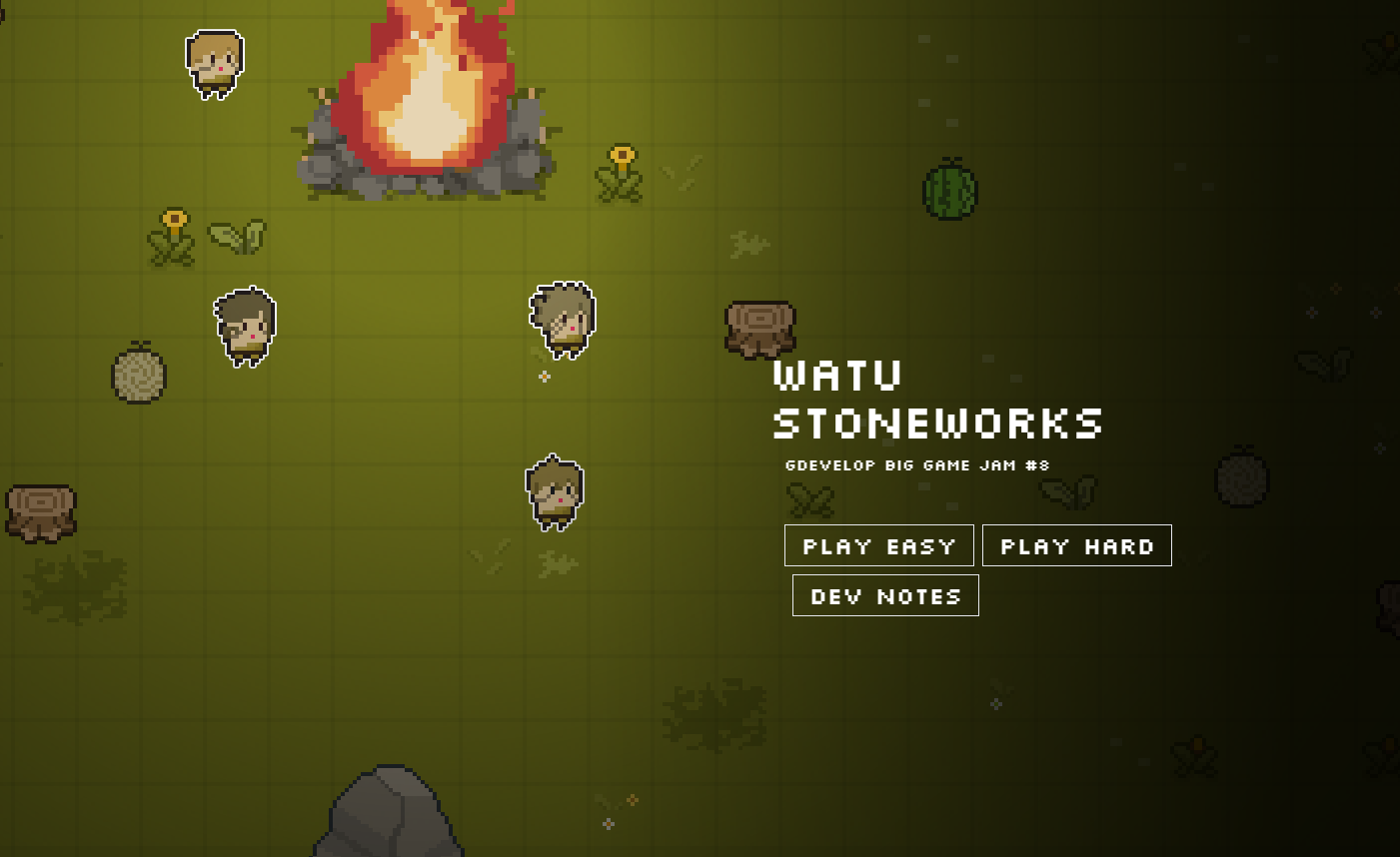Screen dimensions: 1400x857
Task: Click the hay bale below the left villager
Action: 140,375
